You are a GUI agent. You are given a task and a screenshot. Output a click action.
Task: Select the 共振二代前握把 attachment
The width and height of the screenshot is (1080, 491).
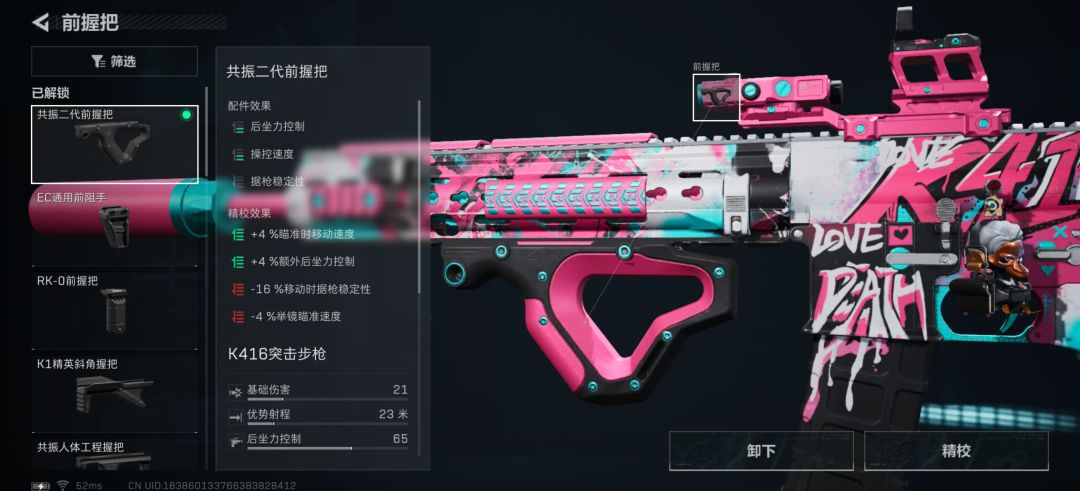click(114, 144)
